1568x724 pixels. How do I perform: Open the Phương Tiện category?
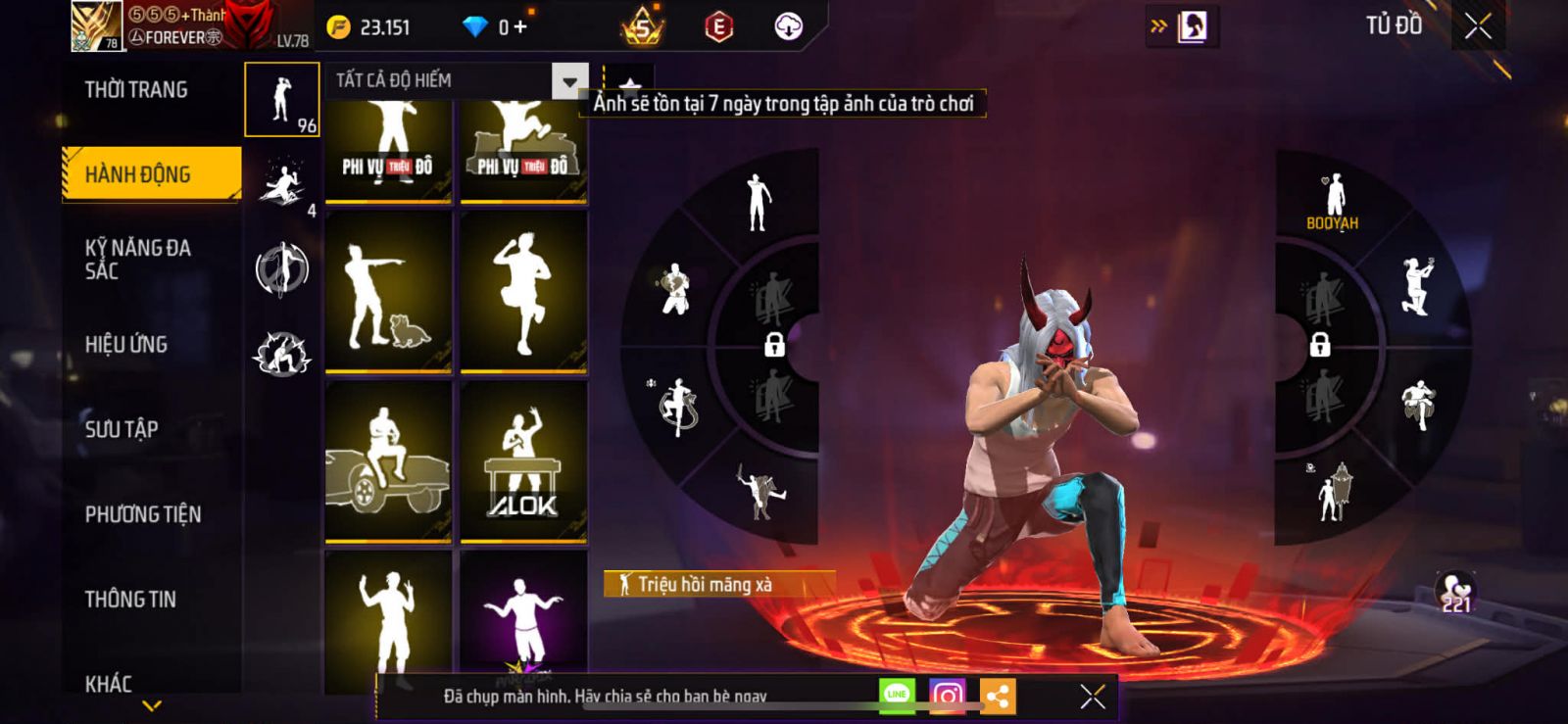(143, 514)
